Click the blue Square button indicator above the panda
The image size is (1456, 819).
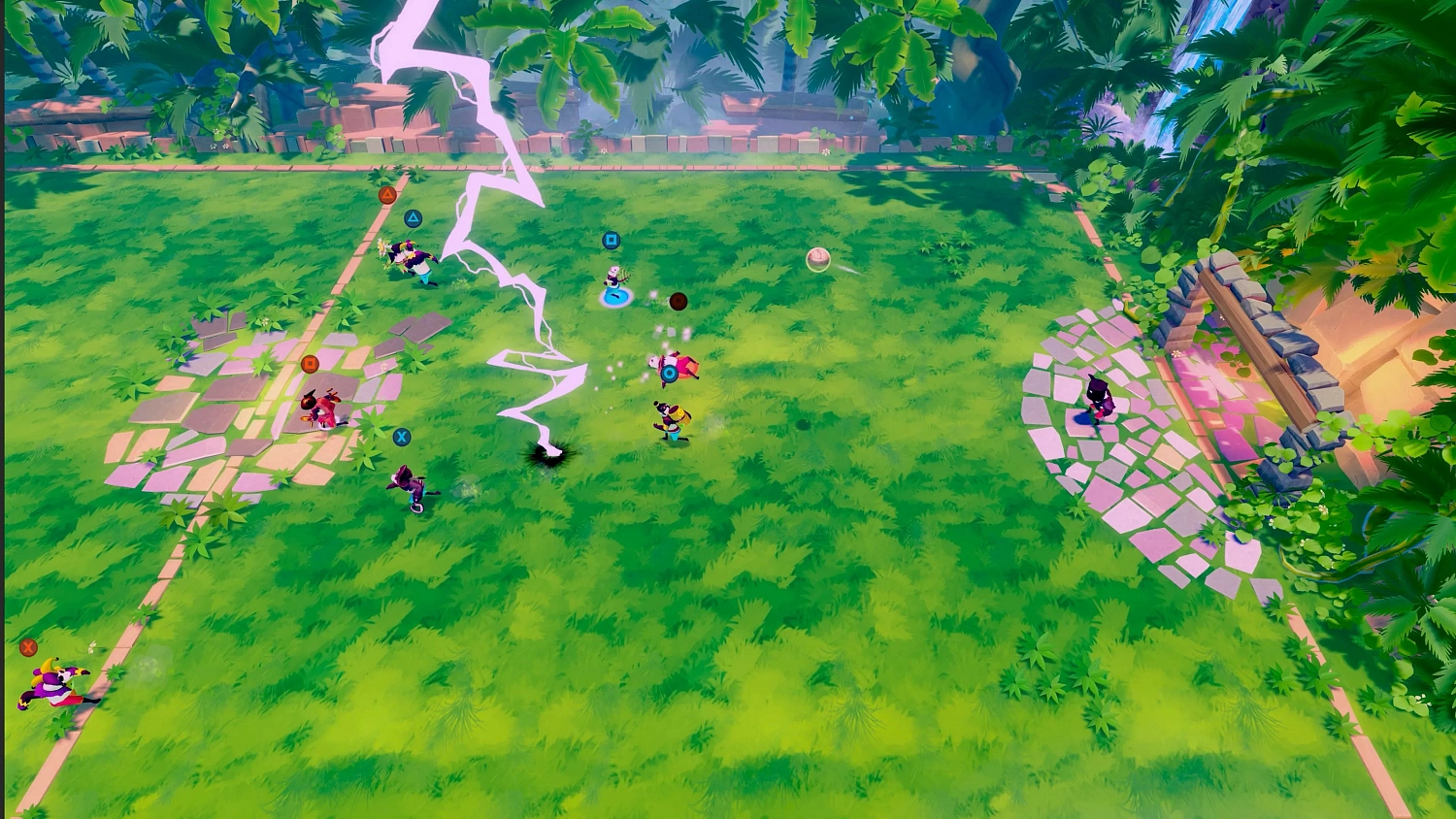click(x=611, y=240)
